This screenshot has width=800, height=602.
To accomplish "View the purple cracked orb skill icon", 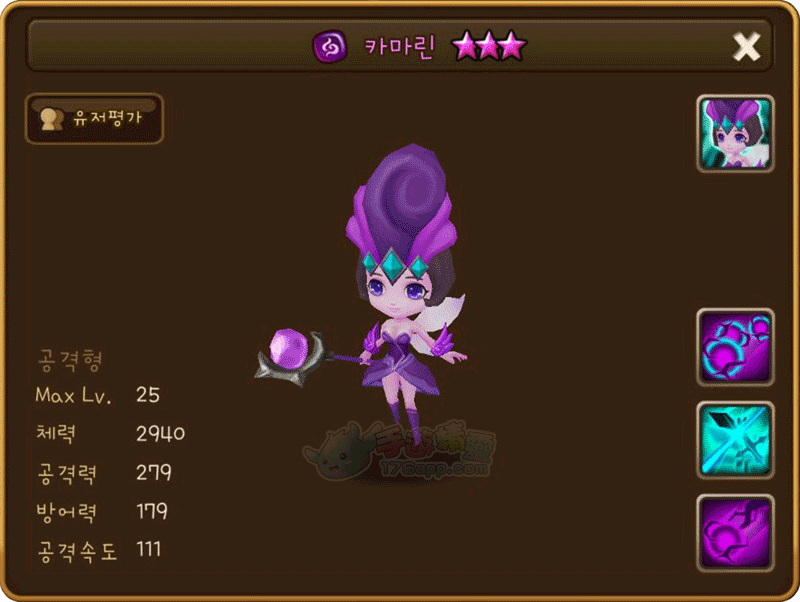I will point(735,532).
